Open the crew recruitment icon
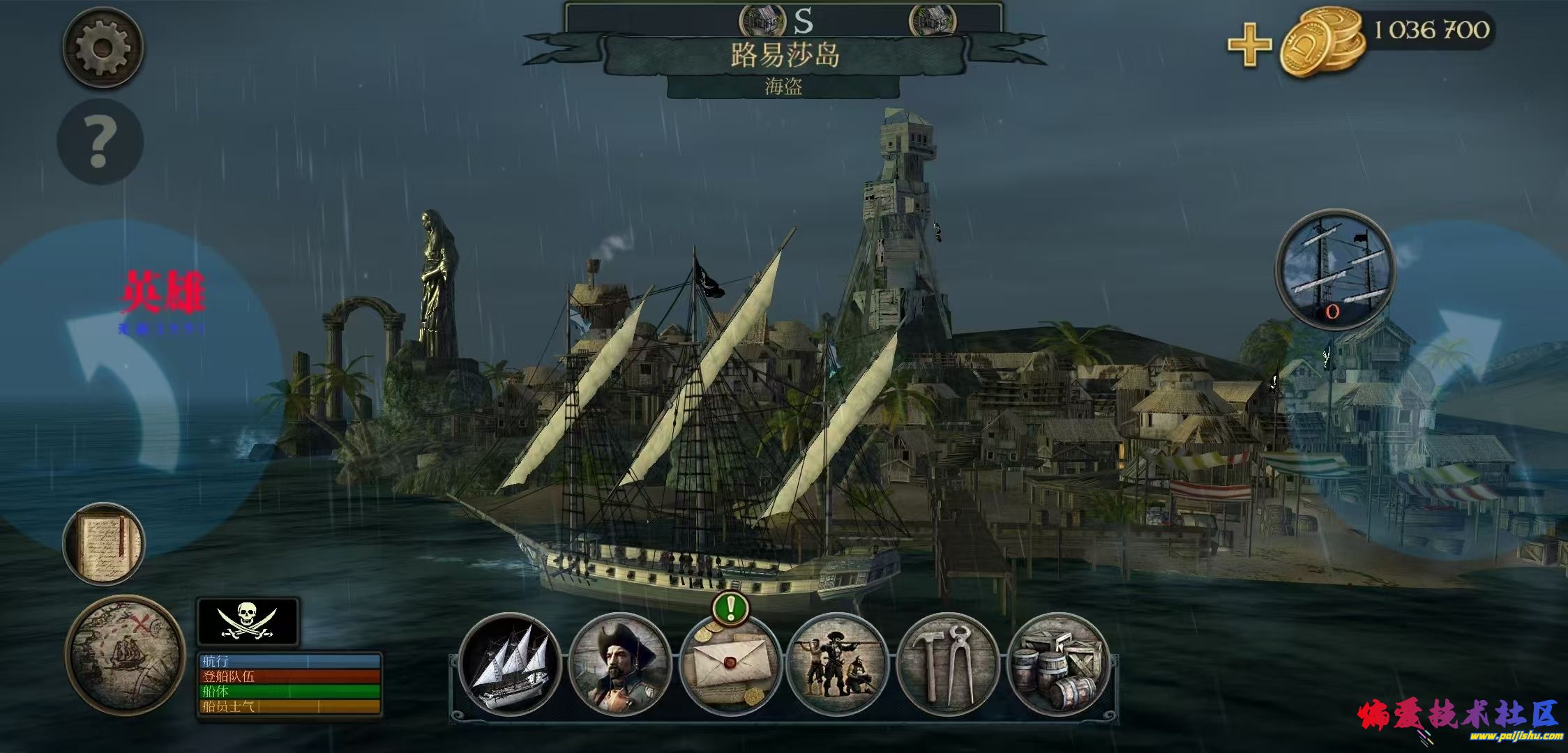The width and height of the screenshot is (1568, 753). coord(837,664)
